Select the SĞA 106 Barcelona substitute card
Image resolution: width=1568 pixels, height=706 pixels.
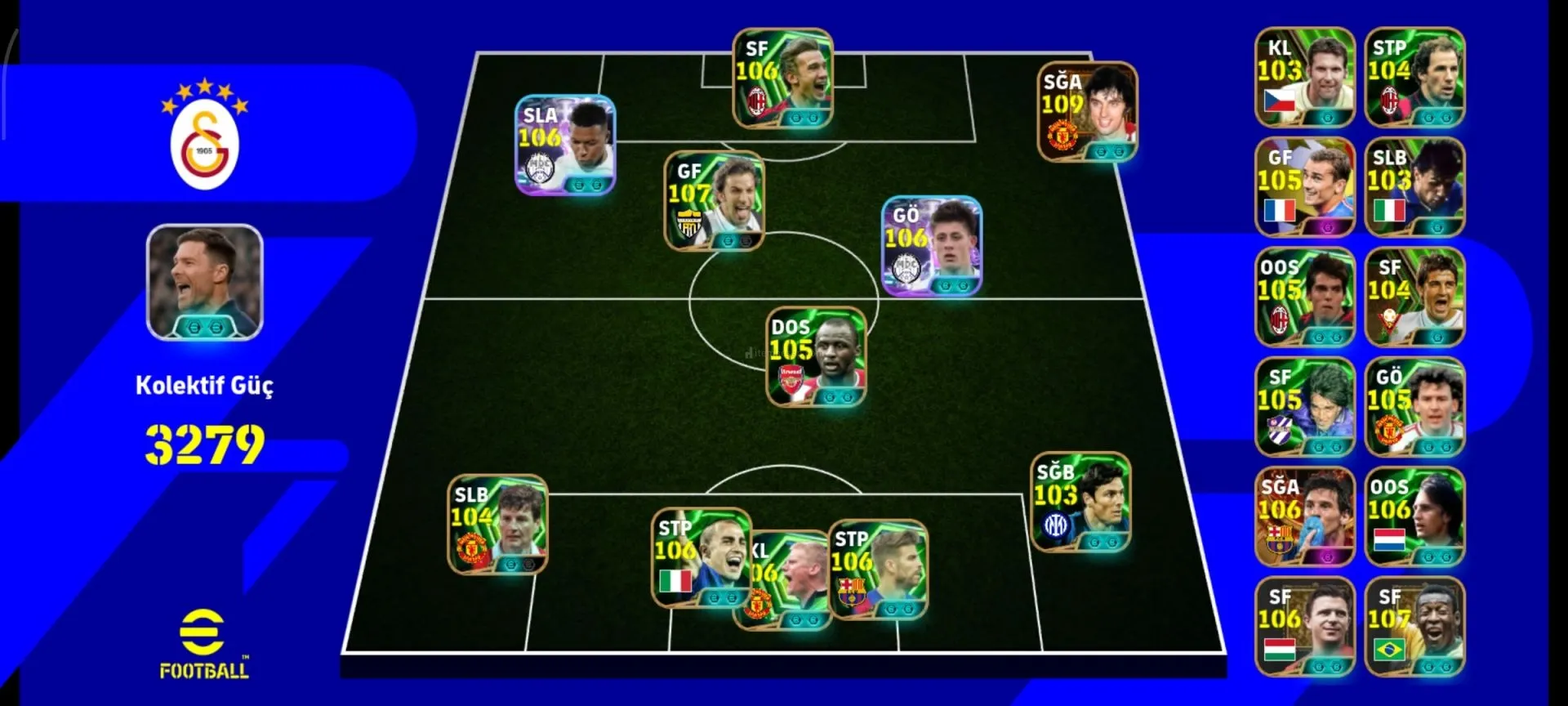(1304, 516)
